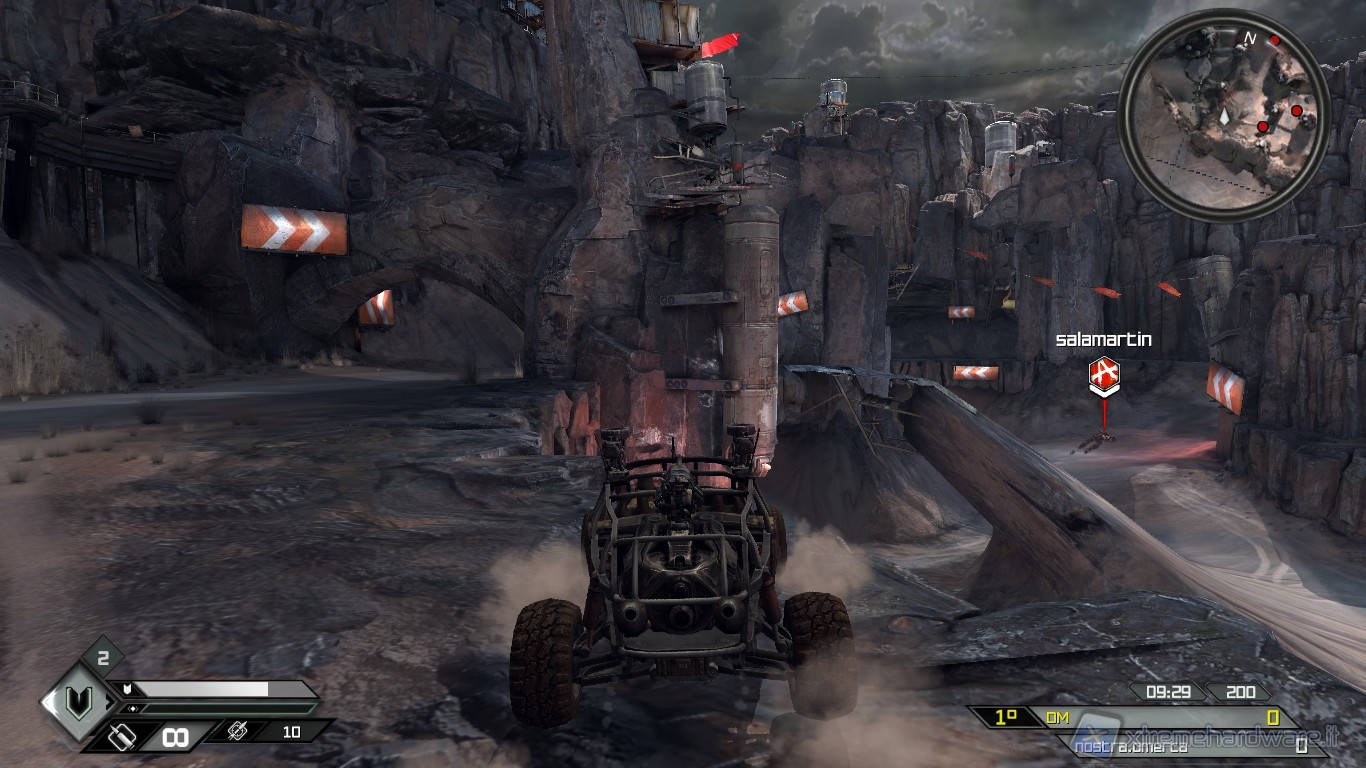Click the circular minimap
The image size is (1366, 768).
[1224, 112]
